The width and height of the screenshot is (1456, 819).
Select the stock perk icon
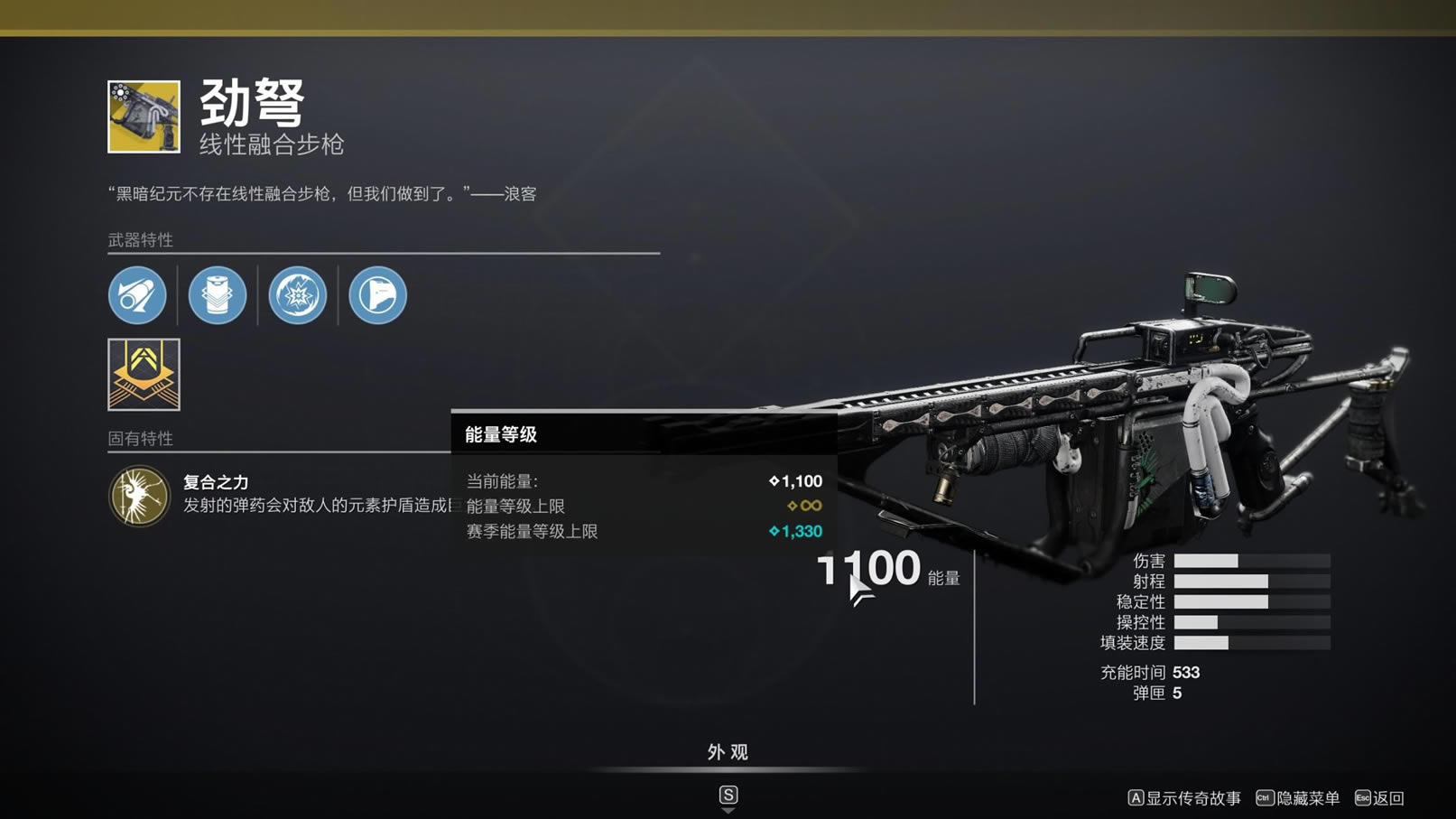pyautogui.click(x=377, y=295)
